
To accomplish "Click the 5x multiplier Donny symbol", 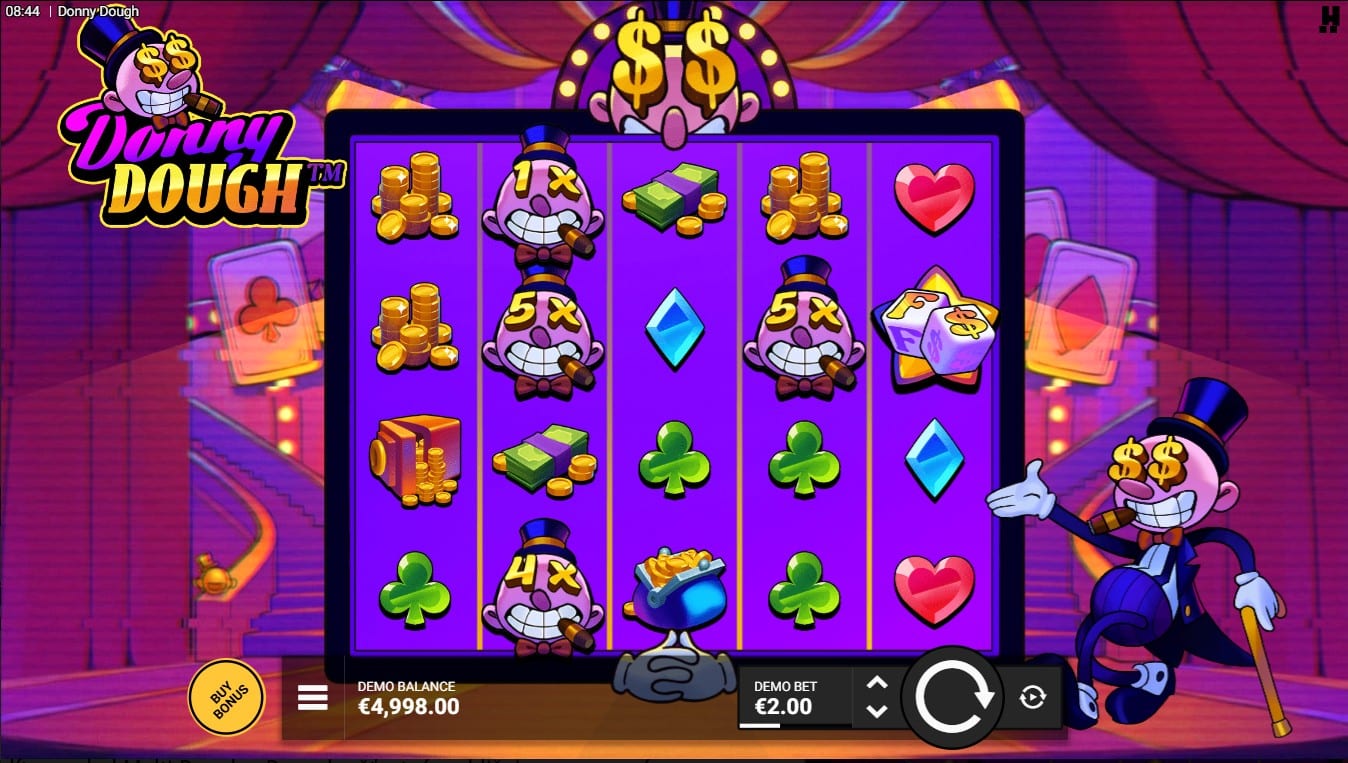I will point(545,330).
